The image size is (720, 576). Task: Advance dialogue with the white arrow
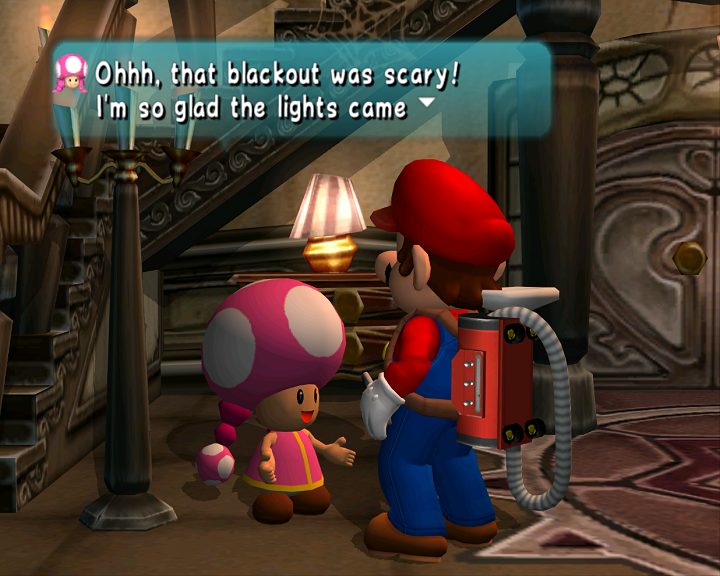427,102
